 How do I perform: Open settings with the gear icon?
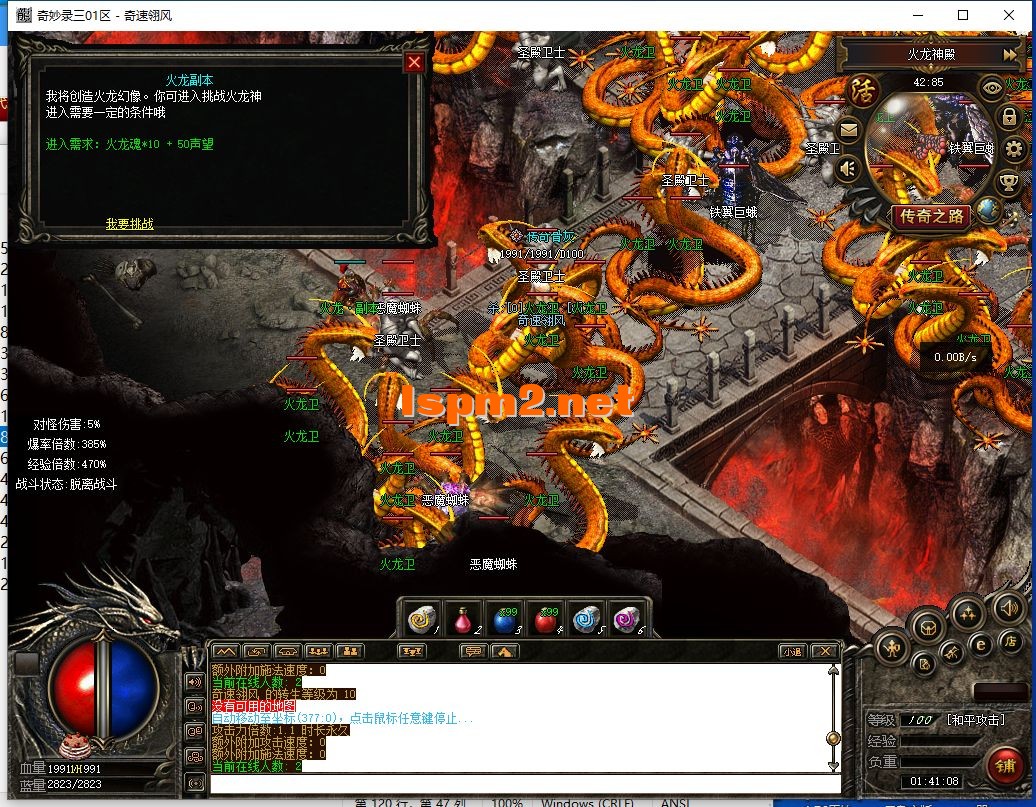(1014, 150)
